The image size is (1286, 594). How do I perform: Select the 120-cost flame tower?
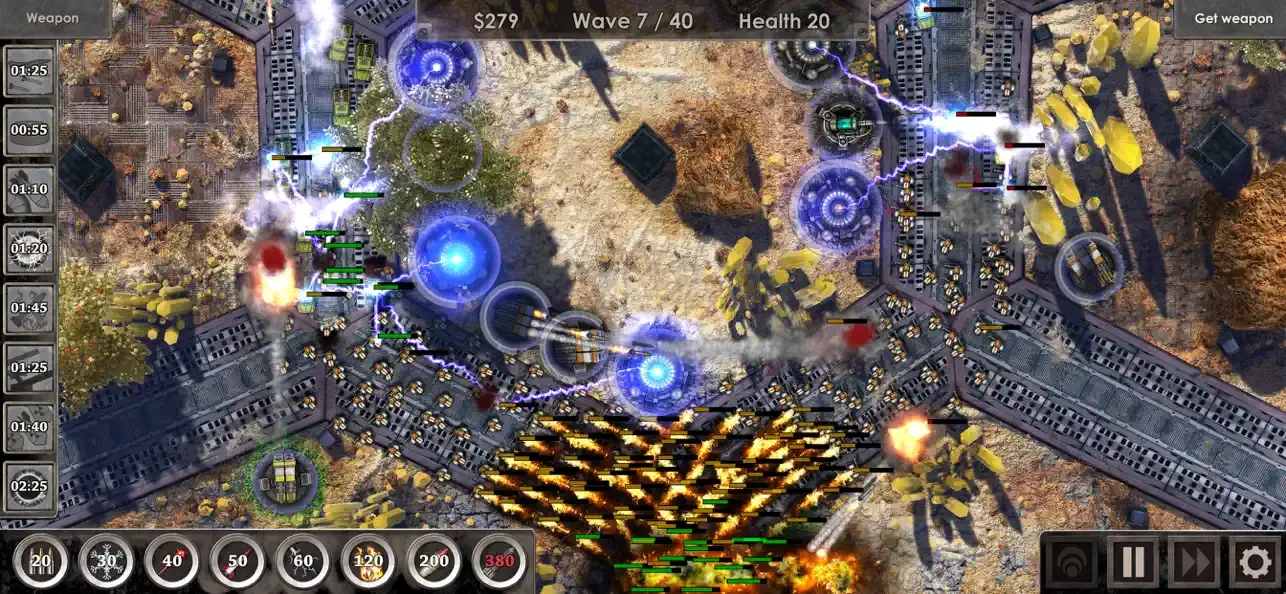[x=368, y=562]
